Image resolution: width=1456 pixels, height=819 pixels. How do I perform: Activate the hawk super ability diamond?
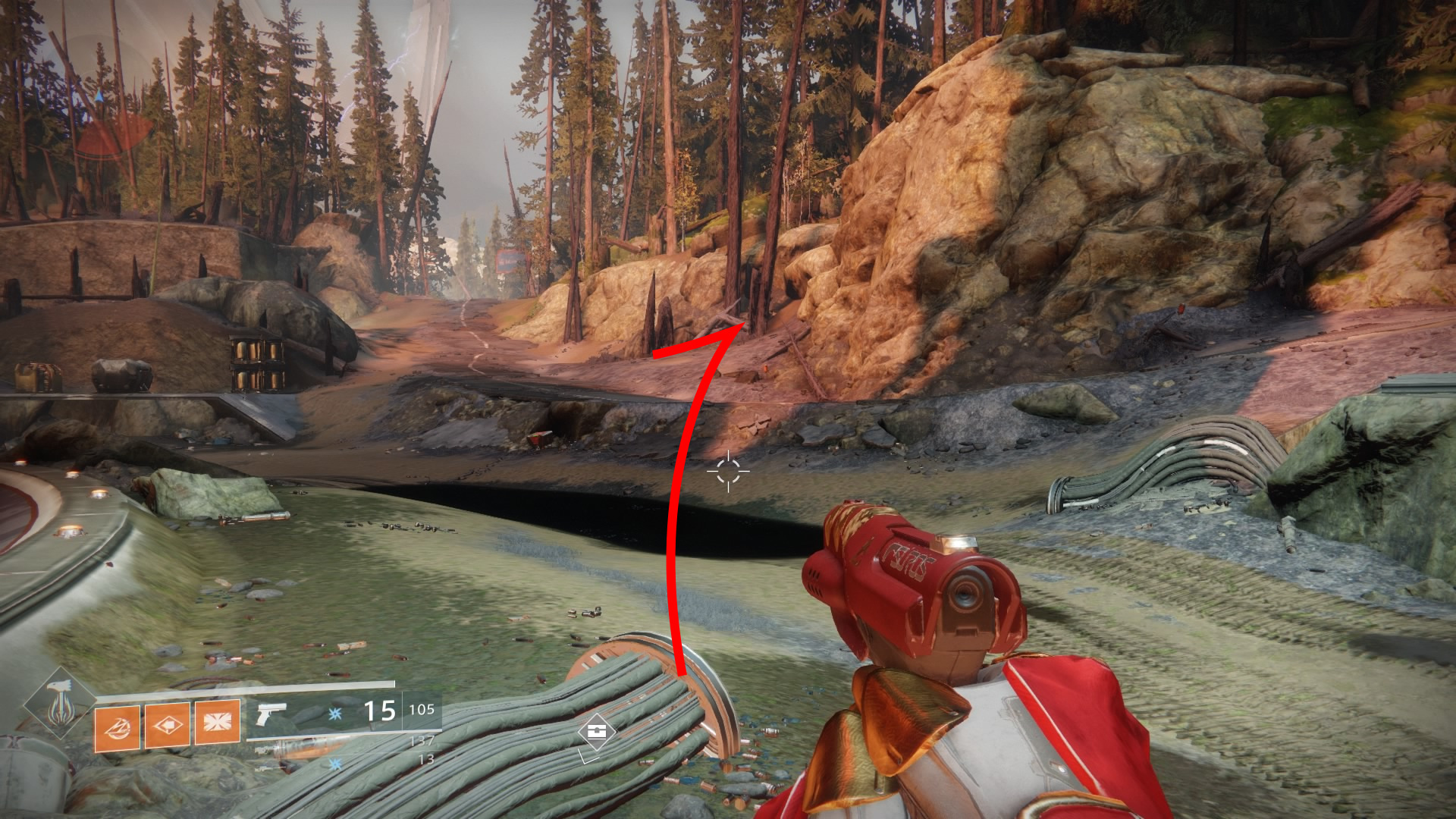59,704
